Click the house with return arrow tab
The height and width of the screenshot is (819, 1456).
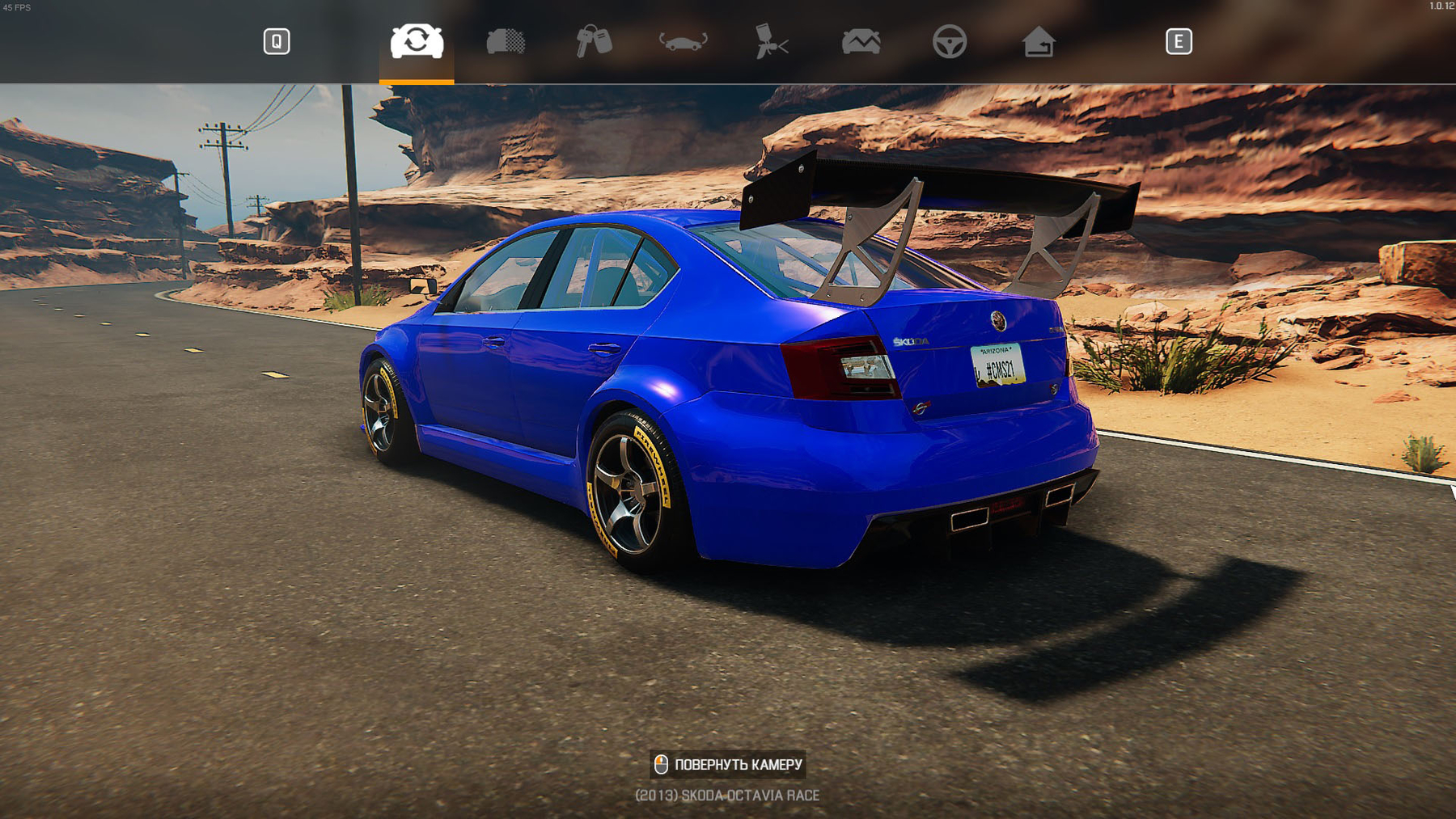point(1038,41)
